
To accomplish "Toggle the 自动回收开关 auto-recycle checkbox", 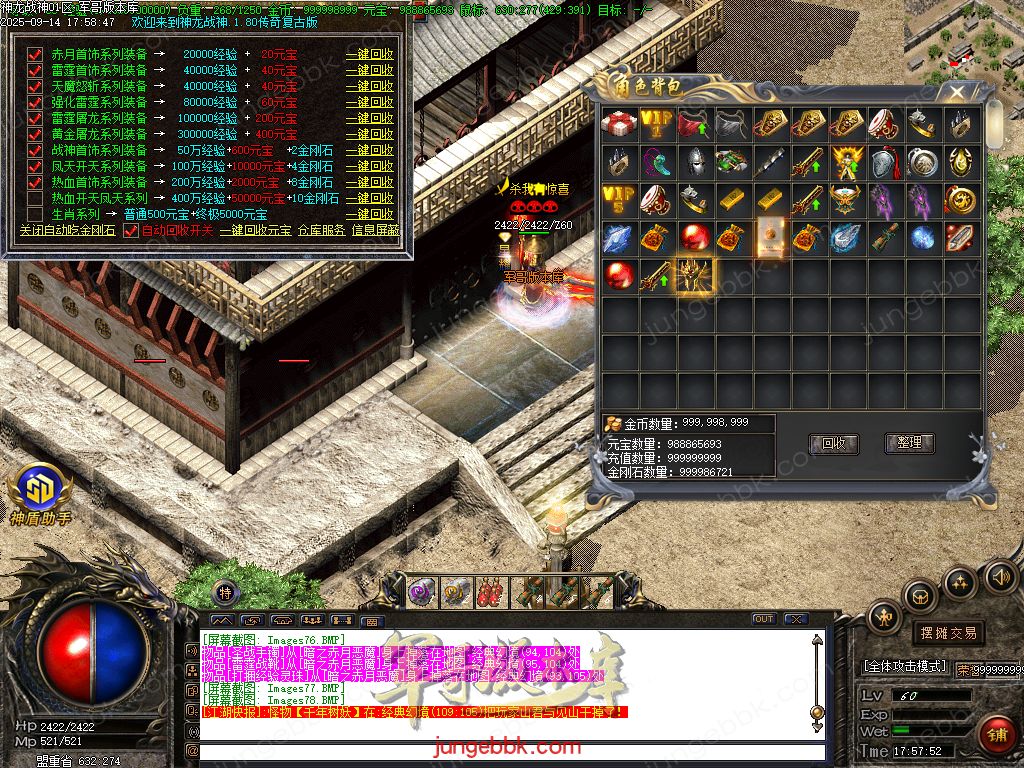I will click(x=130, y=230).
